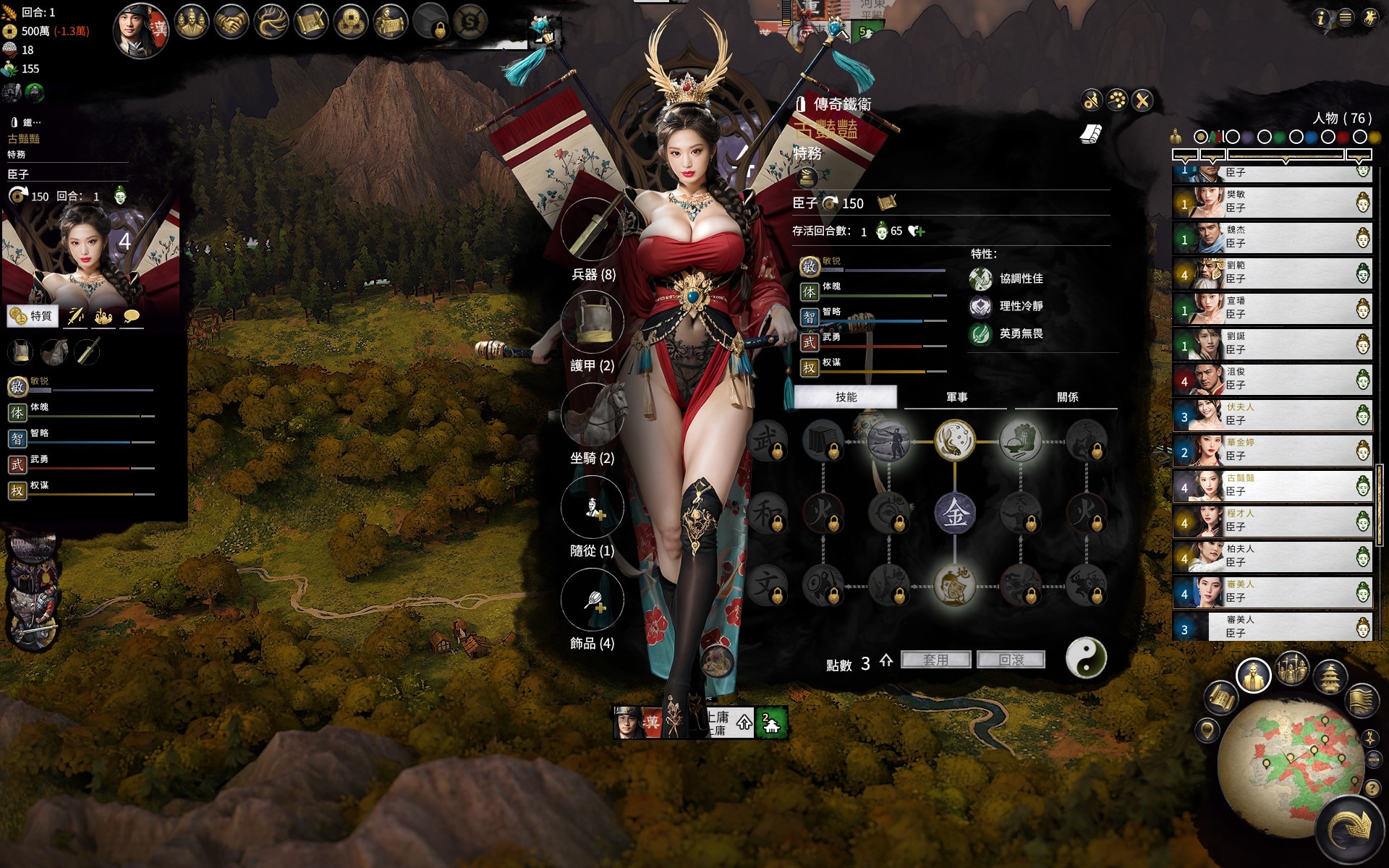Choose the 坐騎 (2) mount slot
This screenshot has width=1389, height=868.
coord(592,414)
